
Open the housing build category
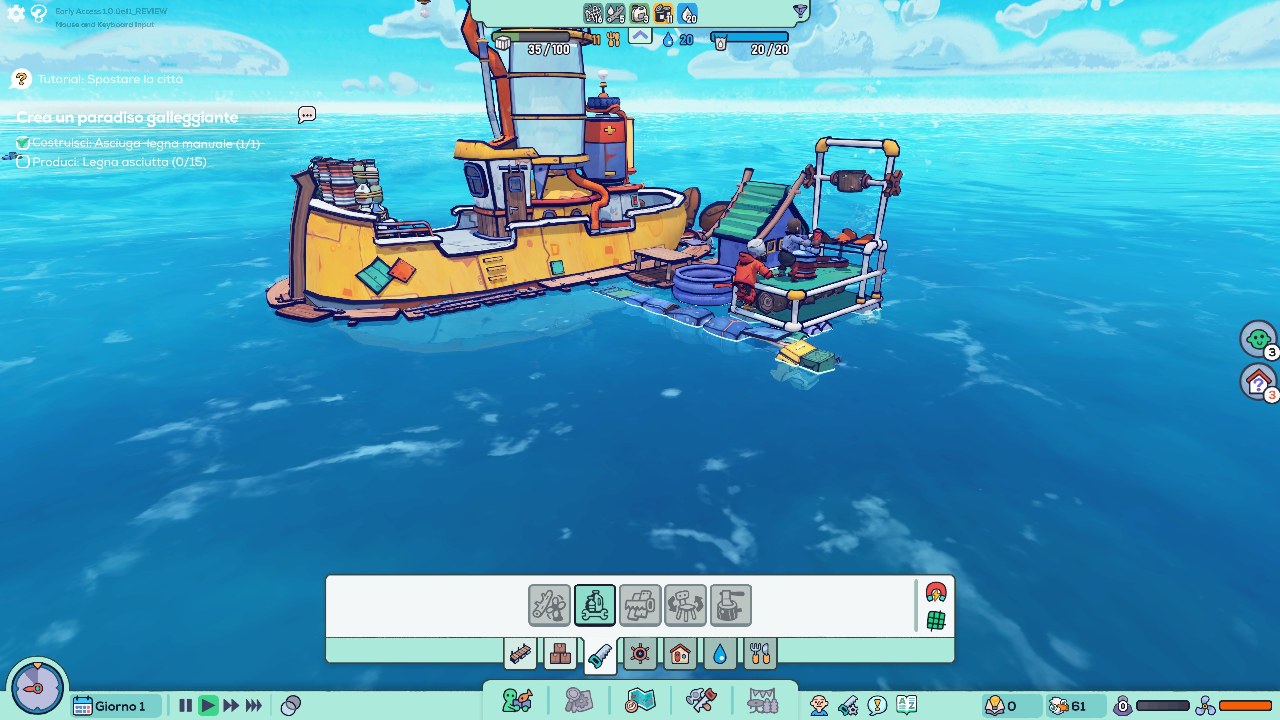click(680, 653)
